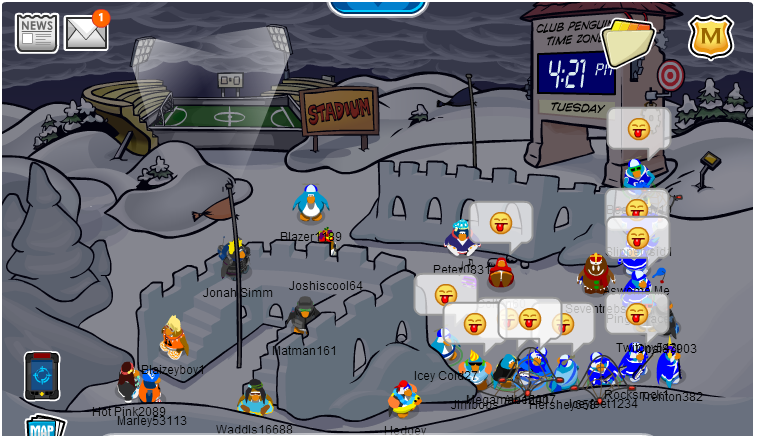Open the yellow folder icon
Viewport: 758px width, 436px height.
pyautogui.click(x=627, y=42)
